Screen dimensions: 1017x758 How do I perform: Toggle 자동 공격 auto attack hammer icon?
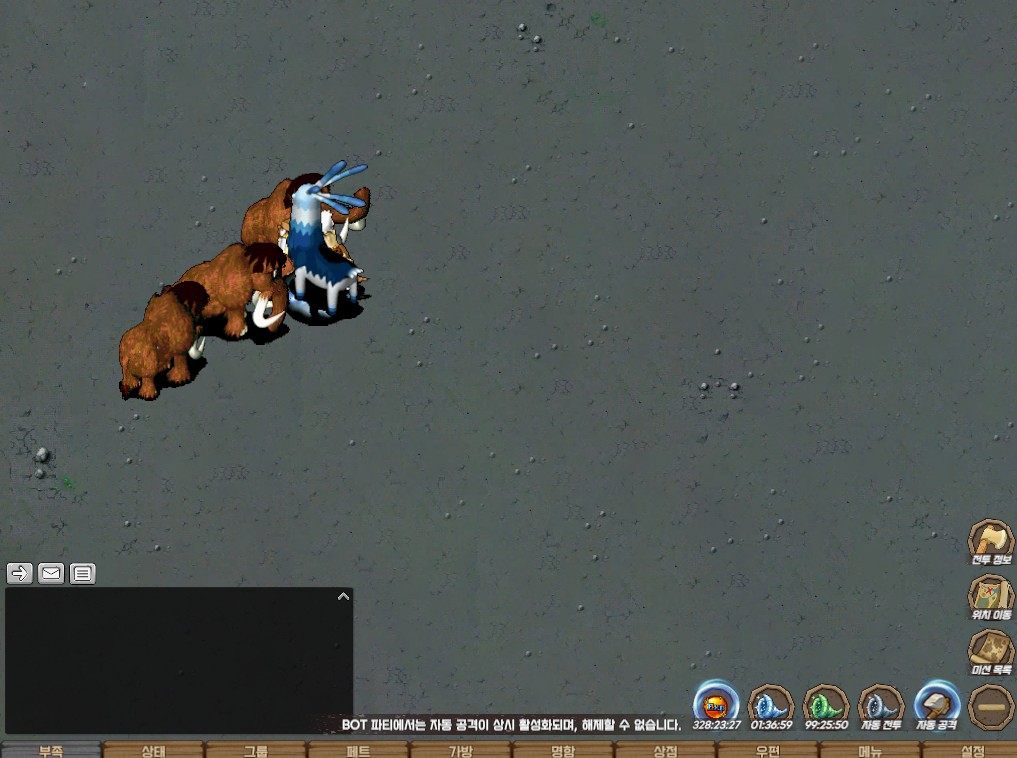click(937, 704)
